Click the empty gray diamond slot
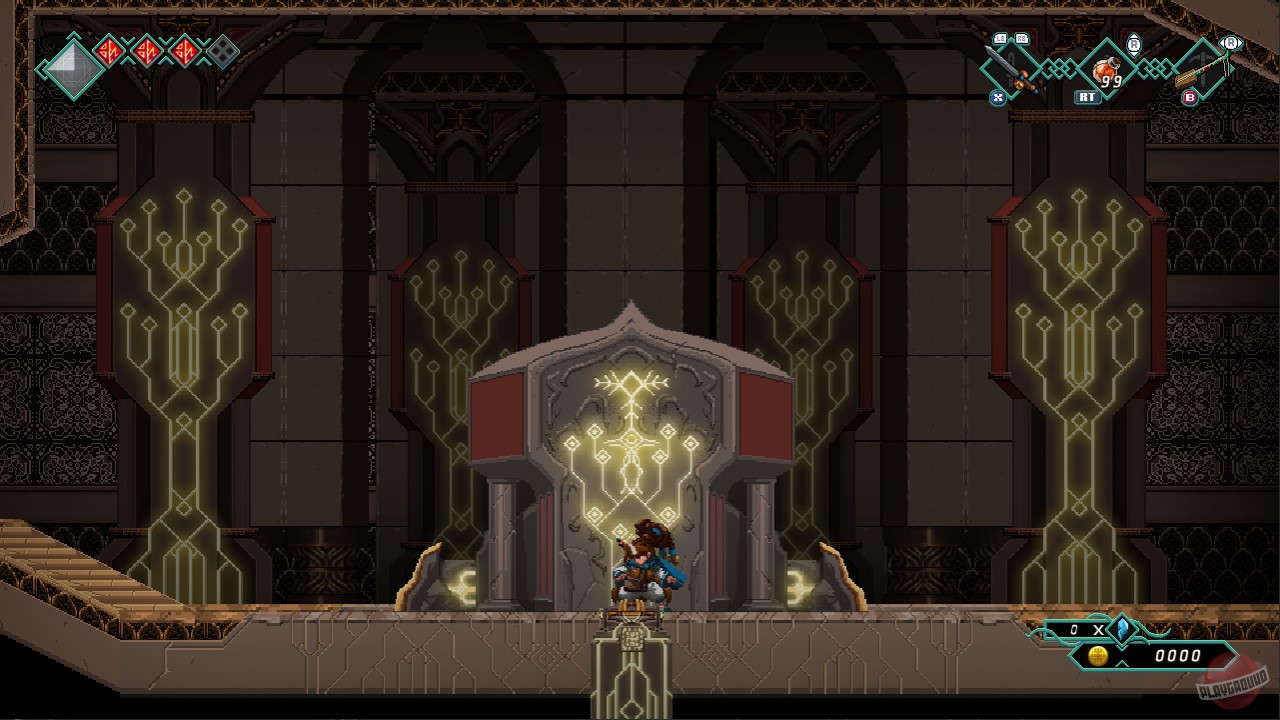The image size is (1280, 720). point(222,50)
